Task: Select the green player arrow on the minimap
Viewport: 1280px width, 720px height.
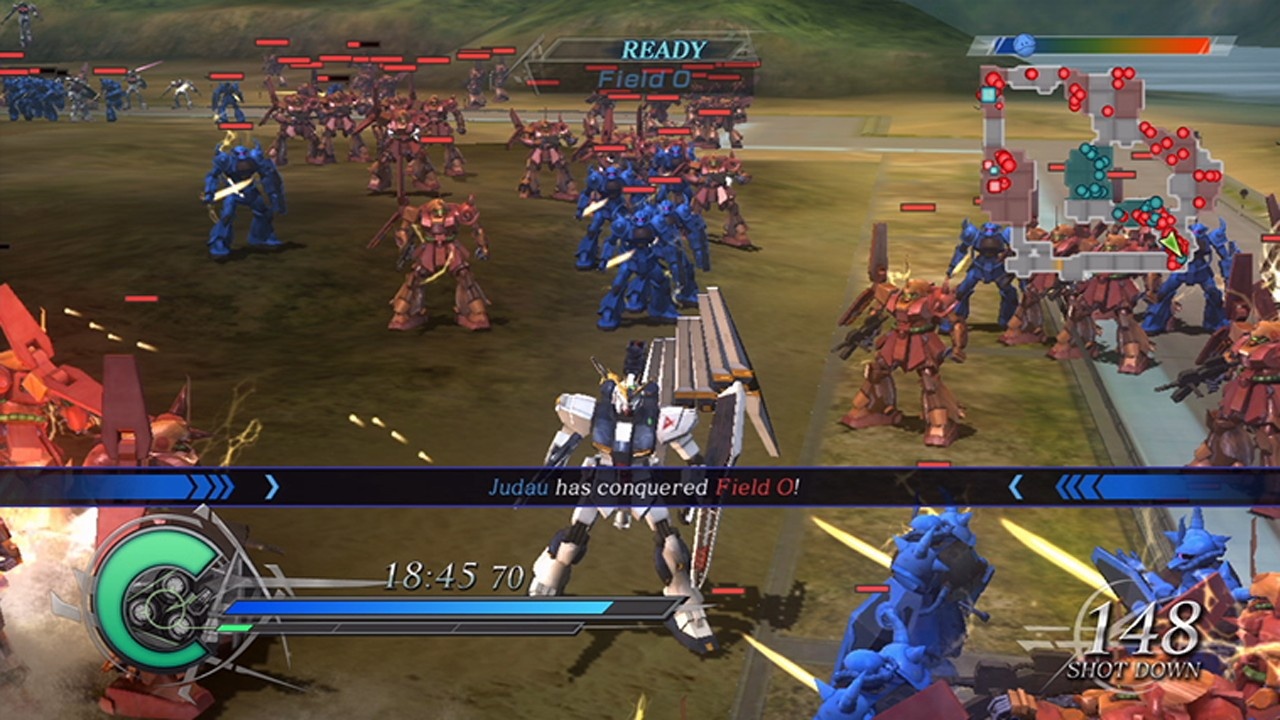Action: point(1170,243)
